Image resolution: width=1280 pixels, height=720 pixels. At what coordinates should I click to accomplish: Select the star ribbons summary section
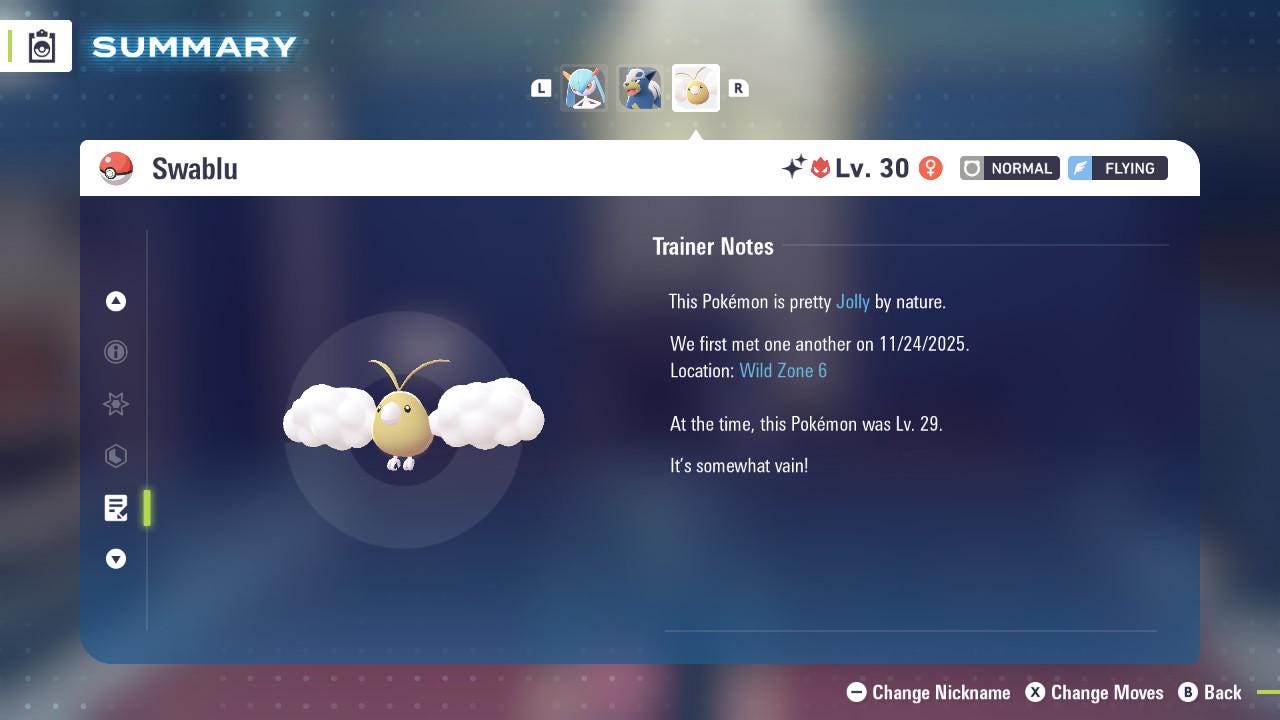tap(116, 404)
